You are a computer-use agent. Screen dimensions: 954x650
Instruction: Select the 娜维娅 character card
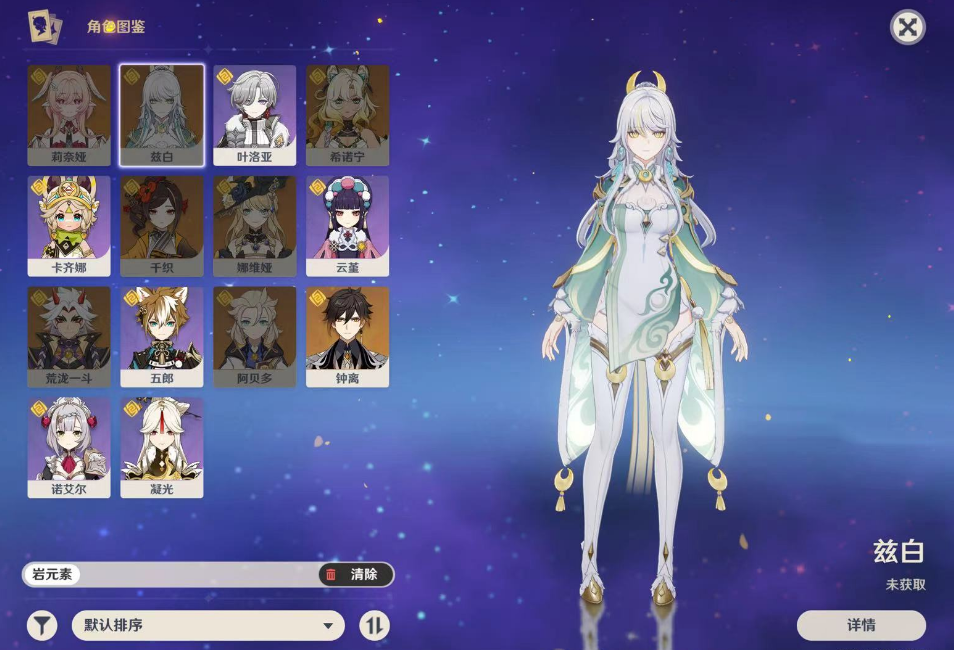[x=254, y=226]
